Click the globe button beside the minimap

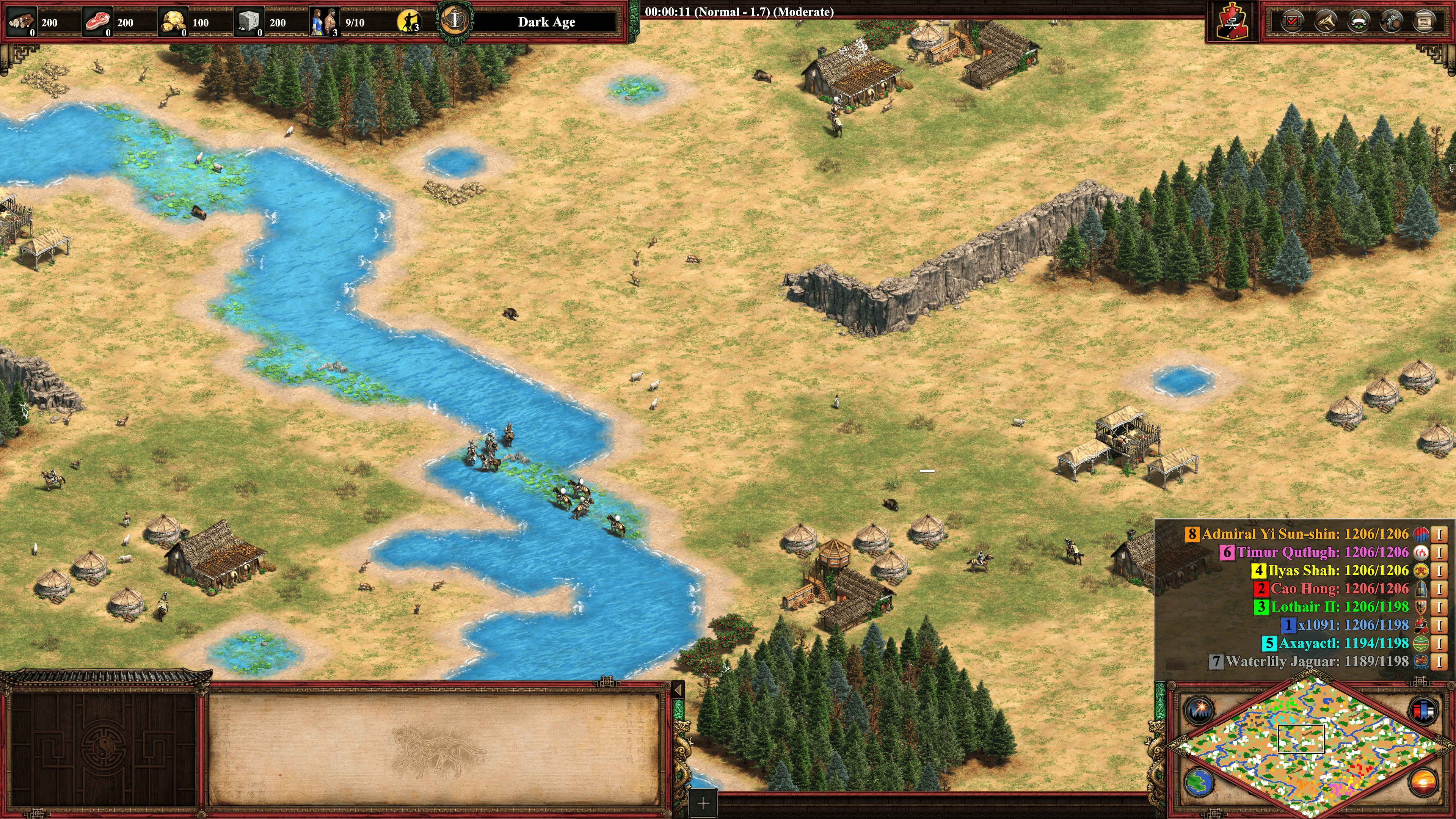pos(1199,782)
